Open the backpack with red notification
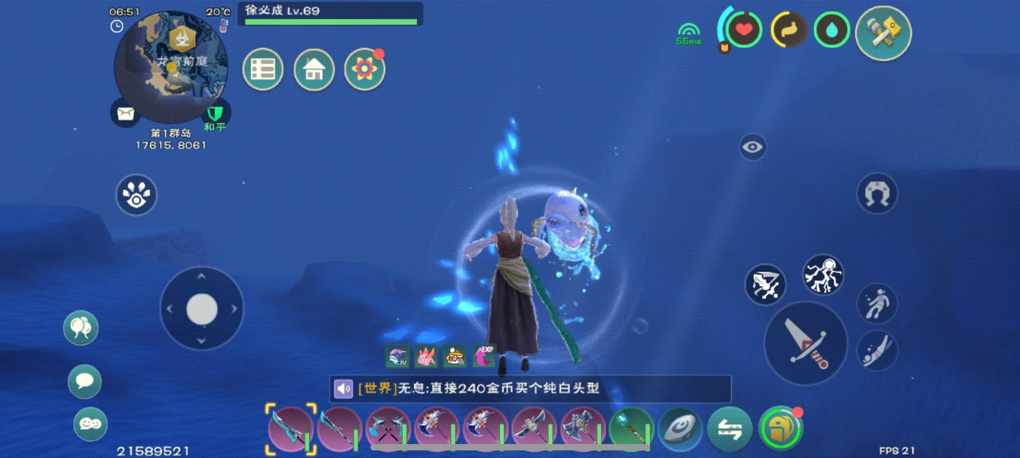This screenshot has width=1020, height=458. [780, 428]
